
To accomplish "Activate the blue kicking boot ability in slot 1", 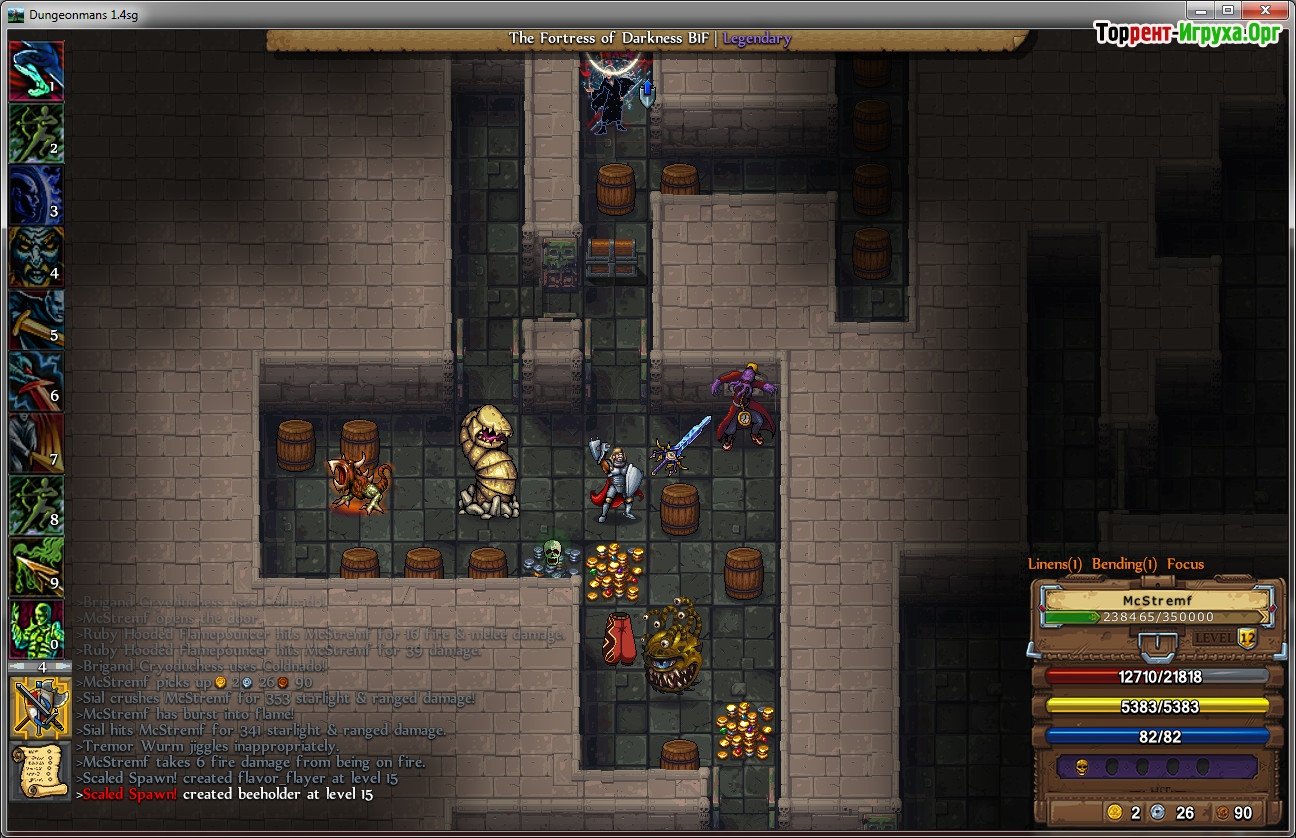I will click(36, 71).
